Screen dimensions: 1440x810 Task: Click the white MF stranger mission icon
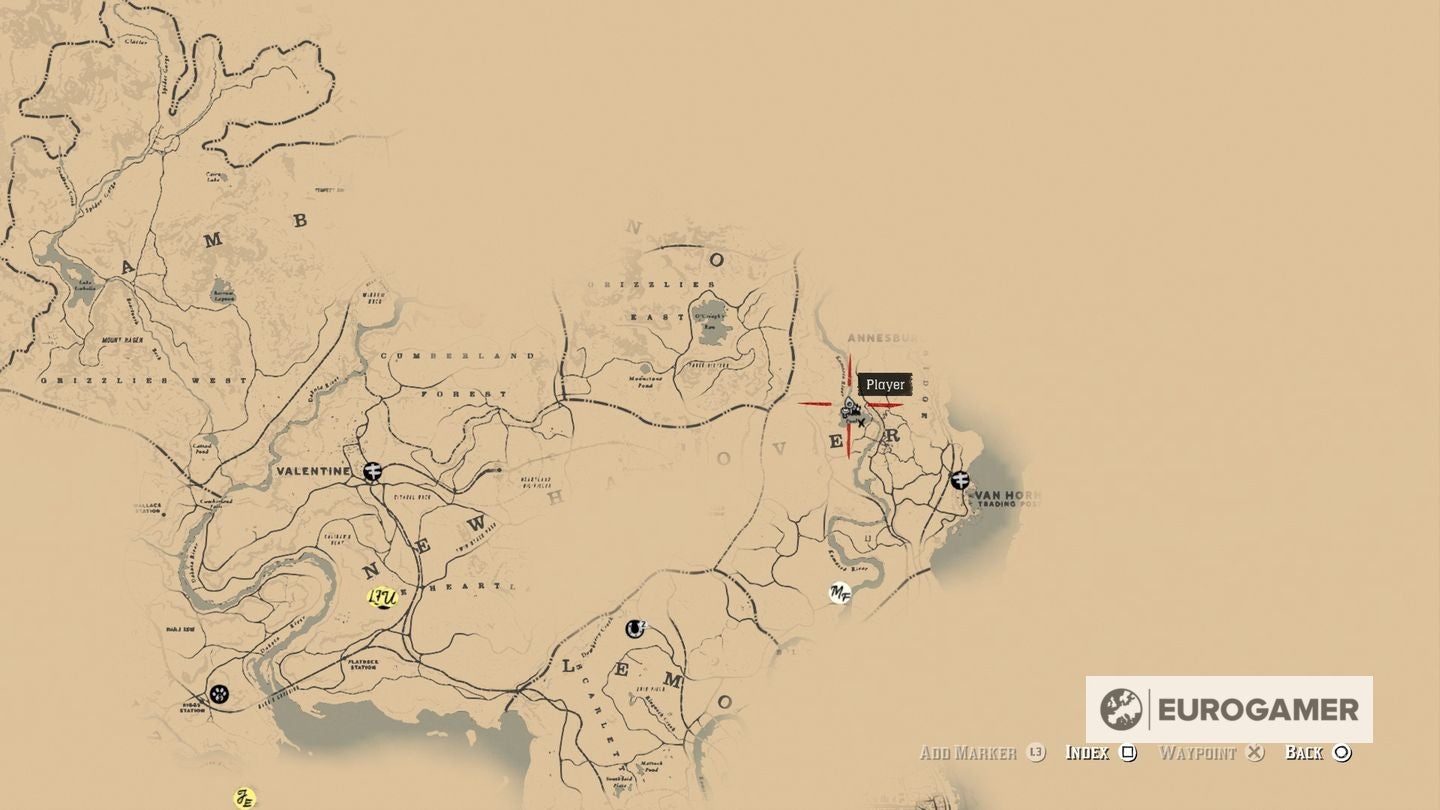(x=838, y=593)
